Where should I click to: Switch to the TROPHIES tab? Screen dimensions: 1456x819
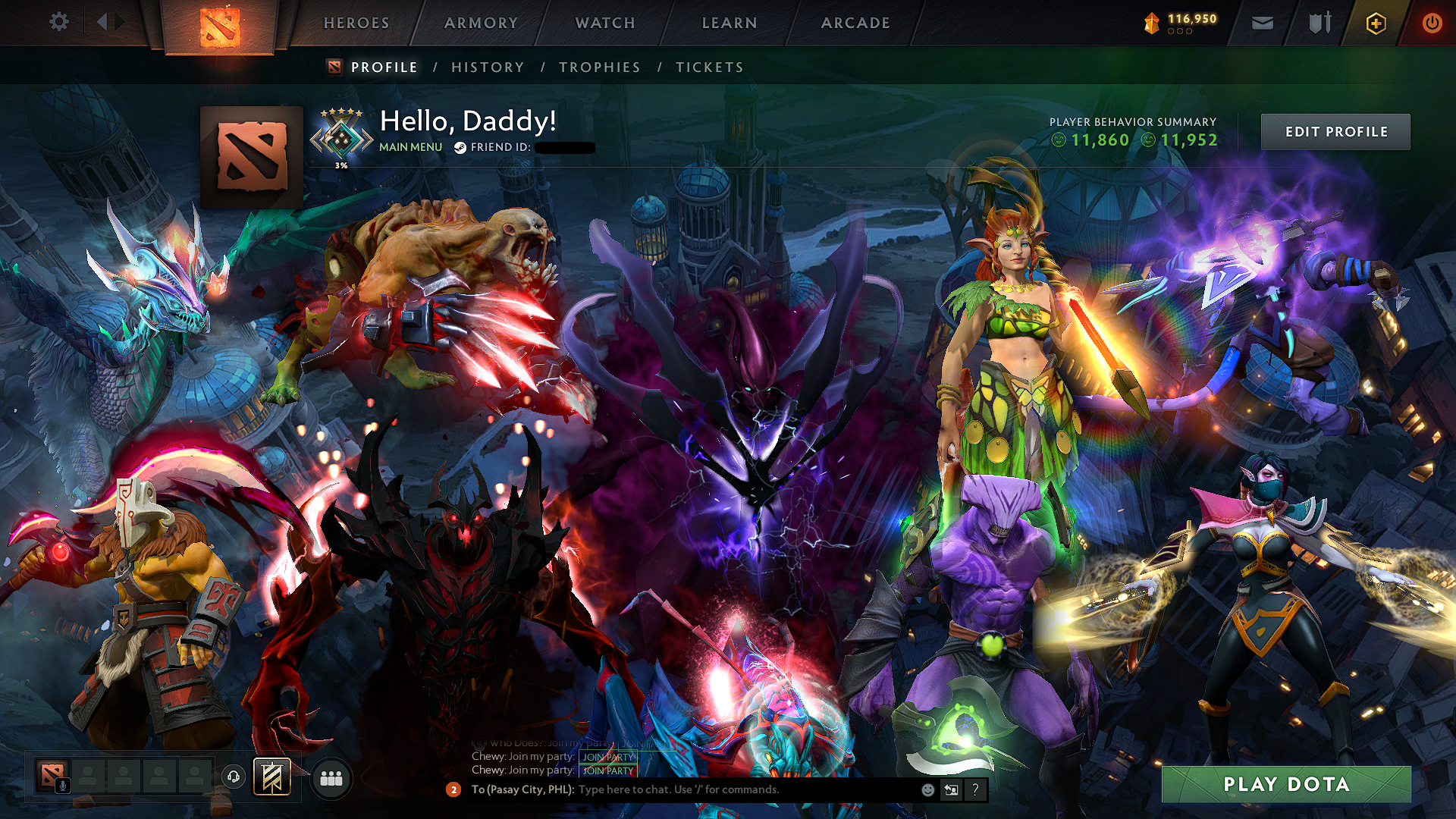click(x=599, y=67)
